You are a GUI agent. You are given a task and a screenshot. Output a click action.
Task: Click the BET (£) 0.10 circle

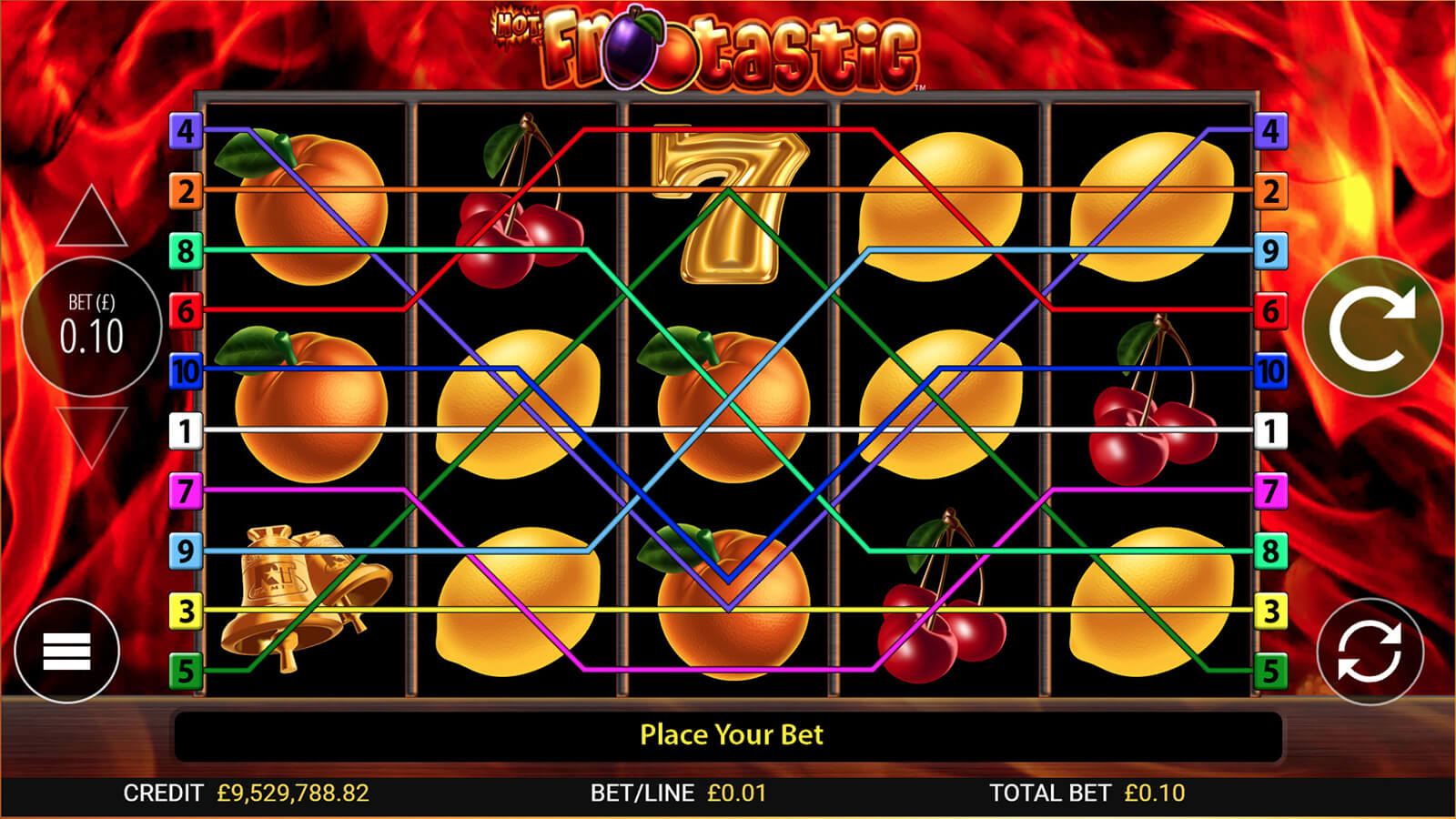coord(91,327)
